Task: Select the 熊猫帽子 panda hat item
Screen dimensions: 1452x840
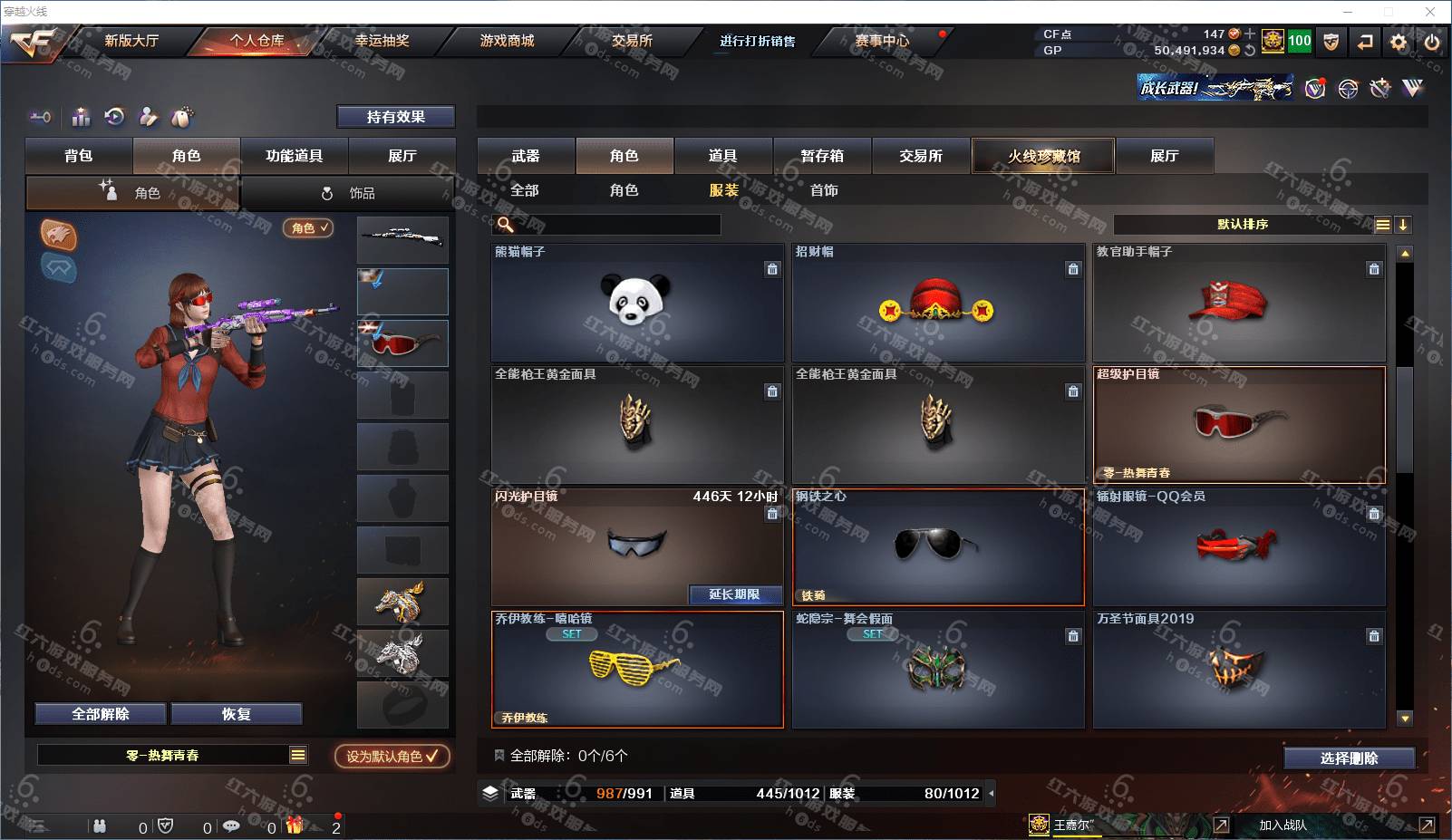Action: click(636, 303)
